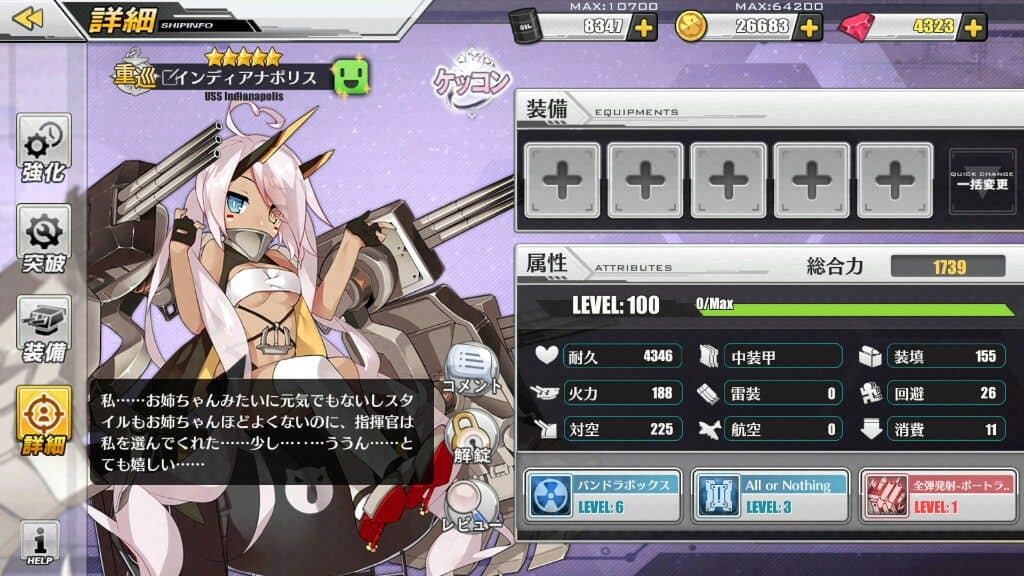Buy more red gems with plus button

(x=972, y=27)
